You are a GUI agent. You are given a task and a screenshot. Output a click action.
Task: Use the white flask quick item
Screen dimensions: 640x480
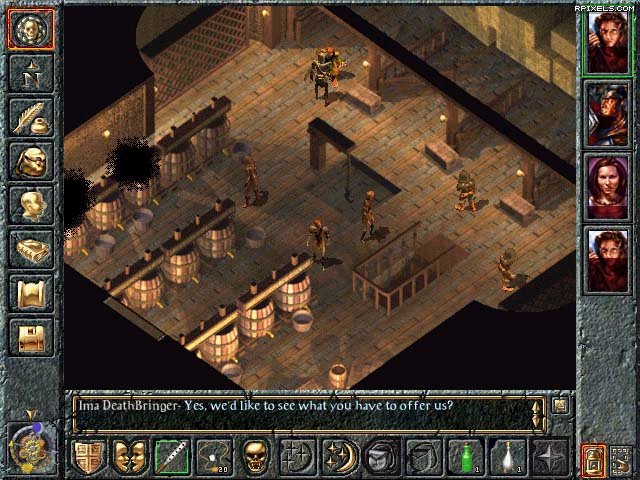(x=508, y=457)
